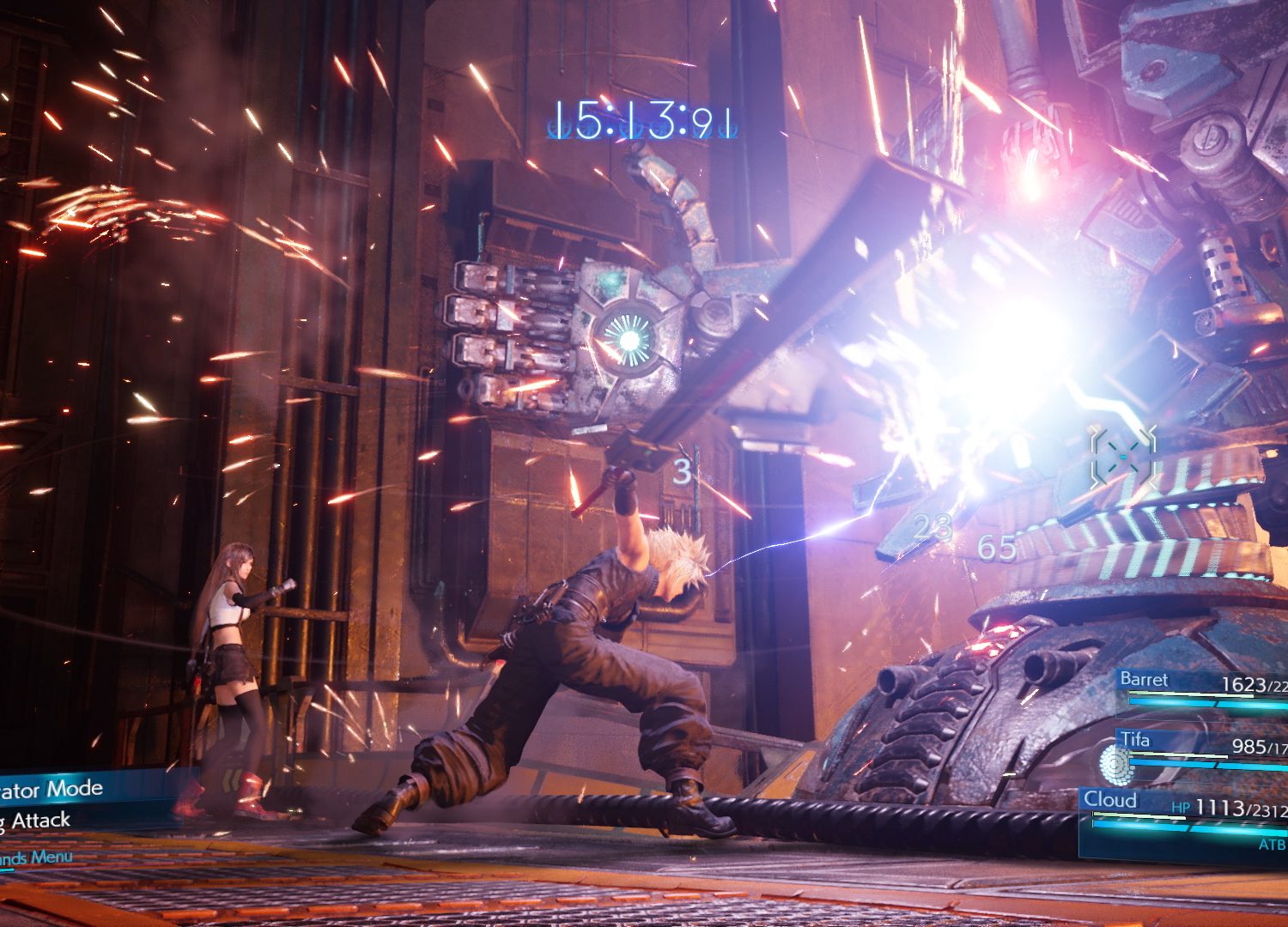
Task: Select Barret in the party panel
Action: [1202, 688]
